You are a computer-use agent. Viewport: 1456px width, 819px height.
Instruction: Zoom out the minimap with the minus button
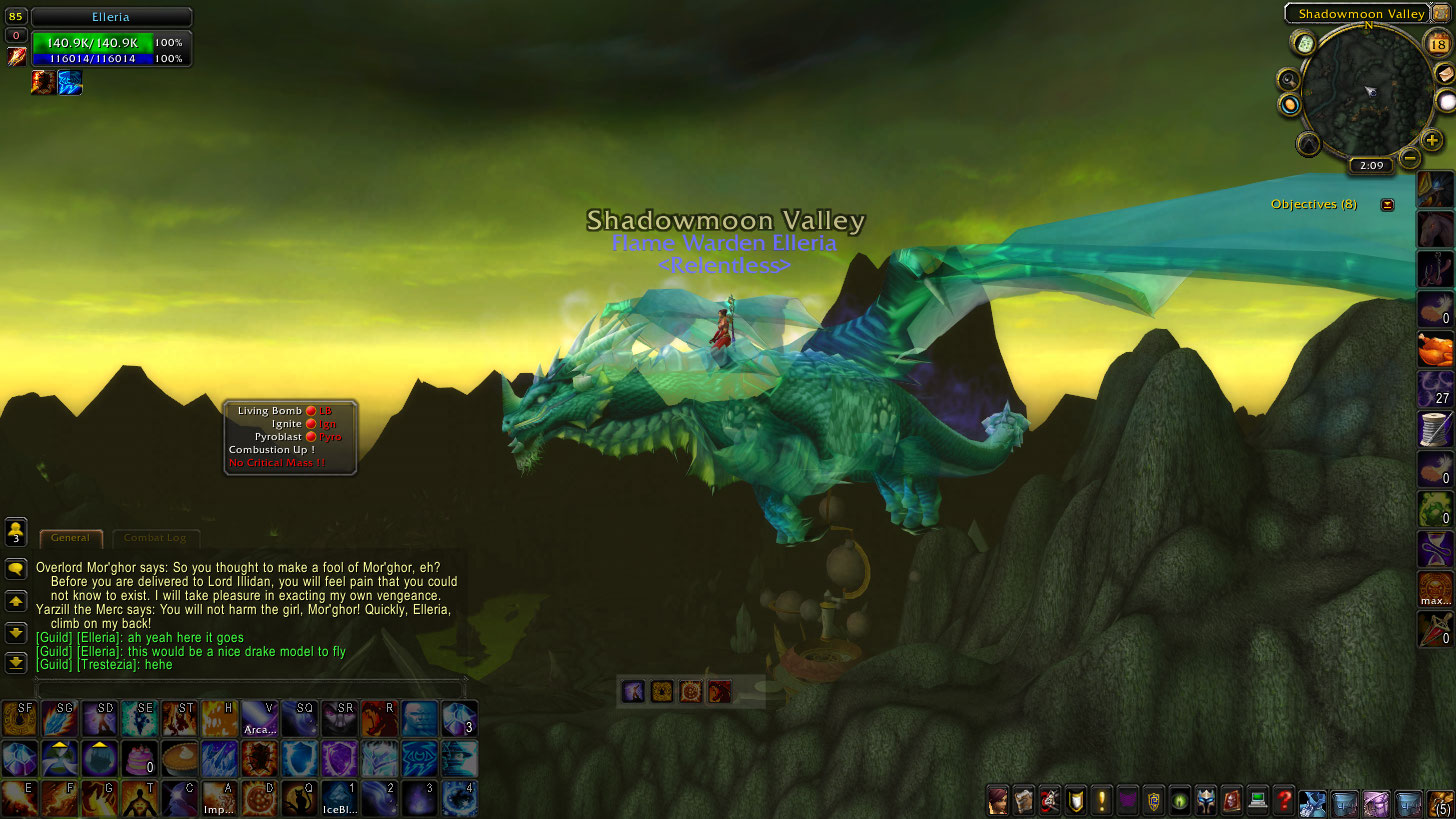(1409, 157)
